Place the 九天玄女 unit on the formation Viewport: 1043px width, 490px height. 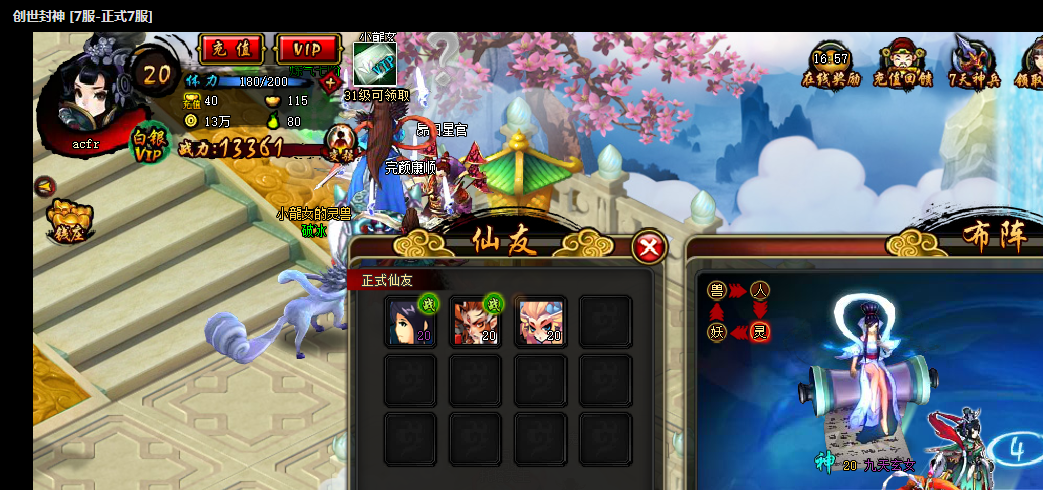[862, 370]
